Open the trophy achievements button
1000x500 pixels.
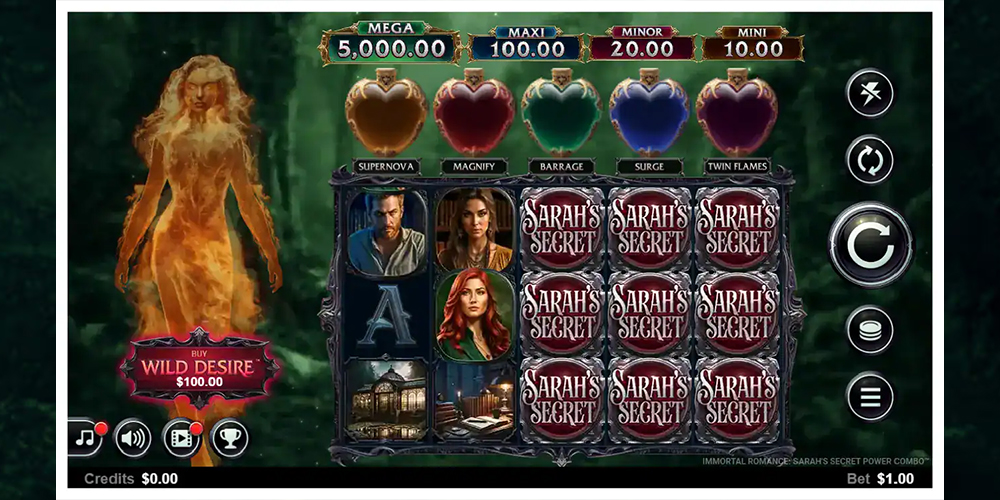[x=229, y=438]
